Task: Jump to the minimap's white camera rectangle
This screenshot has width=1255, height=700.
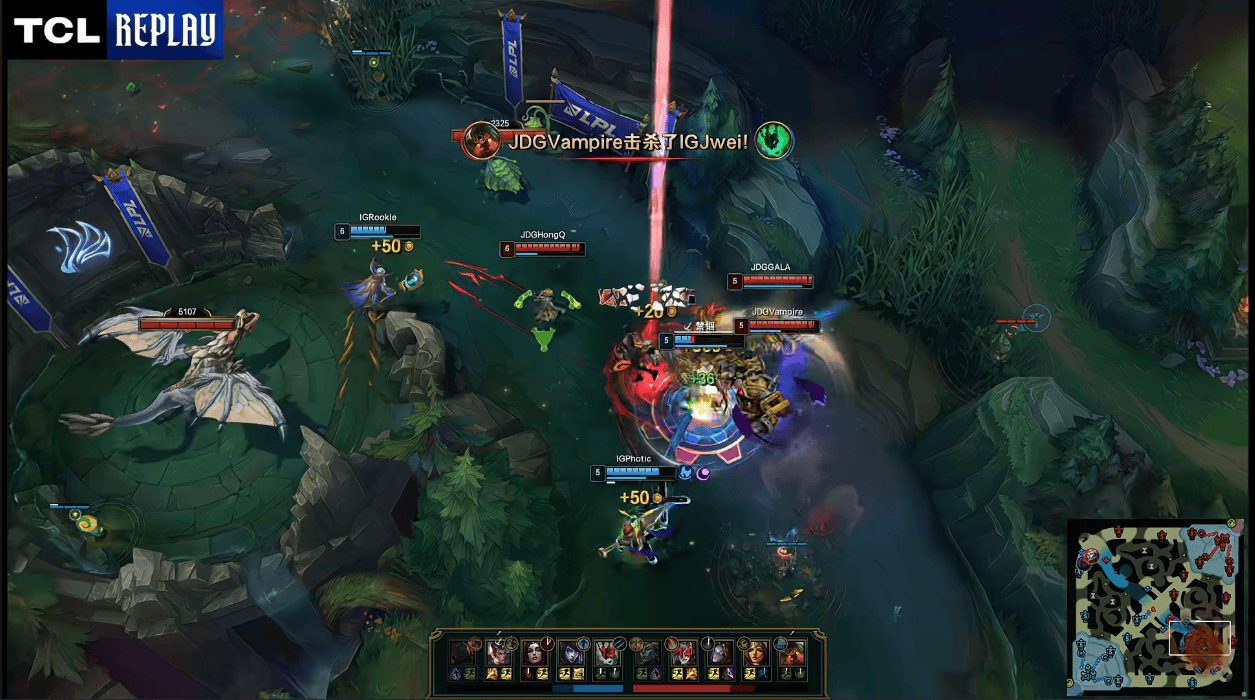Action: [x=1200, y=638]
